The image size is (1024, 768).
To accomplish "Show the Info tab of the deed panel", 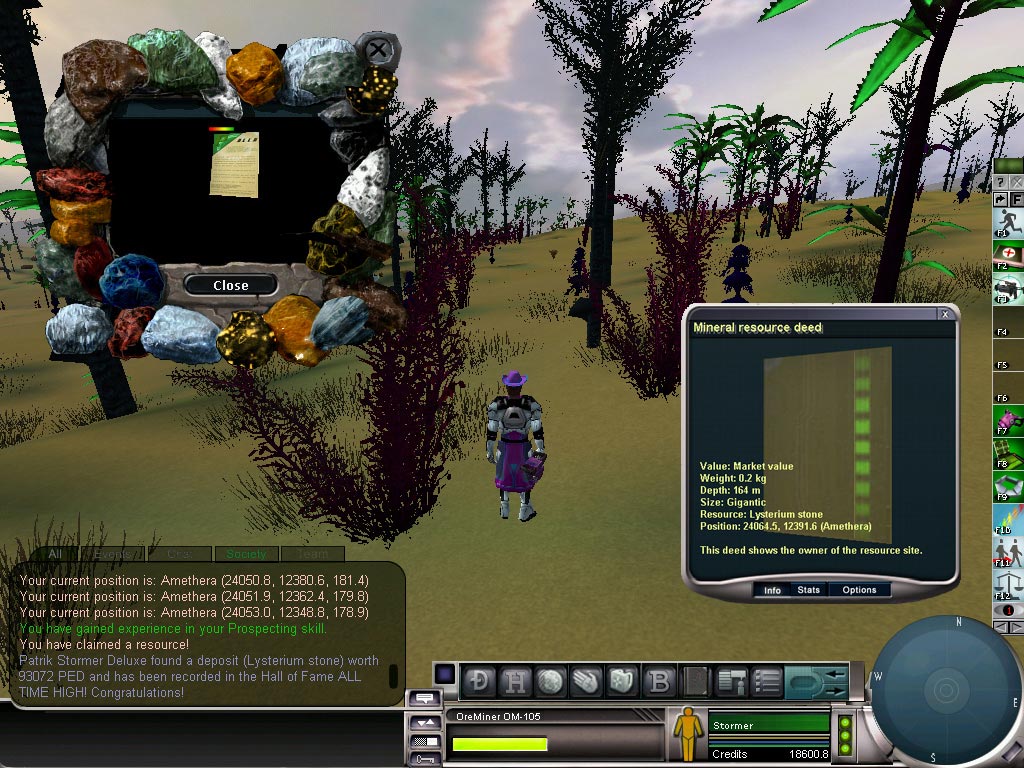I will 772,590.
